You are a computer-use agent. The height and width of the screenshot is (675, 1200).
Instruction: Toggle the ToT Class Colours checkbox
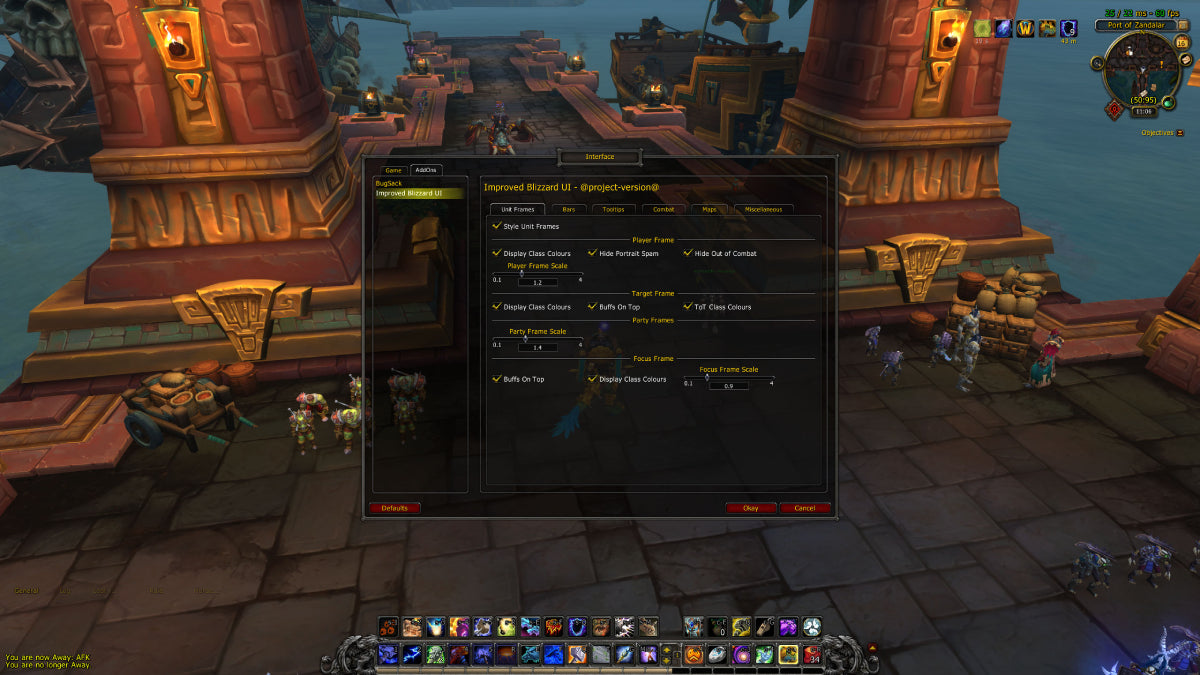pos(688,307)
